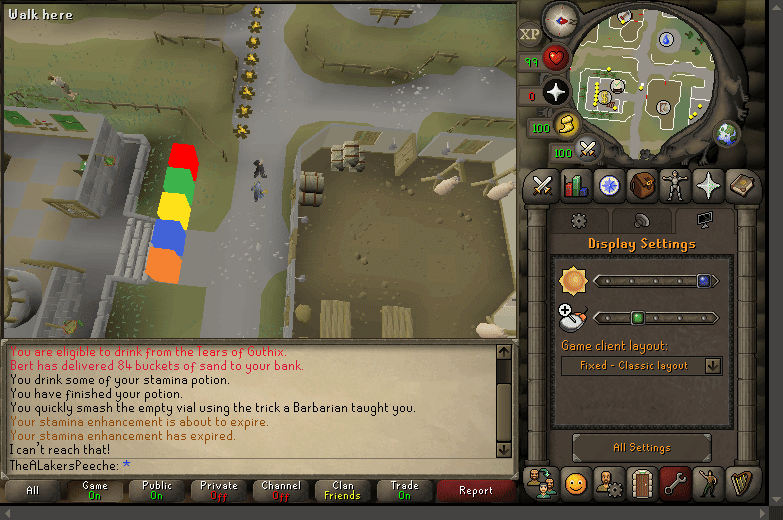Toggle the XP drops button
783x520 pixels.
pyautogui.click(x=530, y=34)
